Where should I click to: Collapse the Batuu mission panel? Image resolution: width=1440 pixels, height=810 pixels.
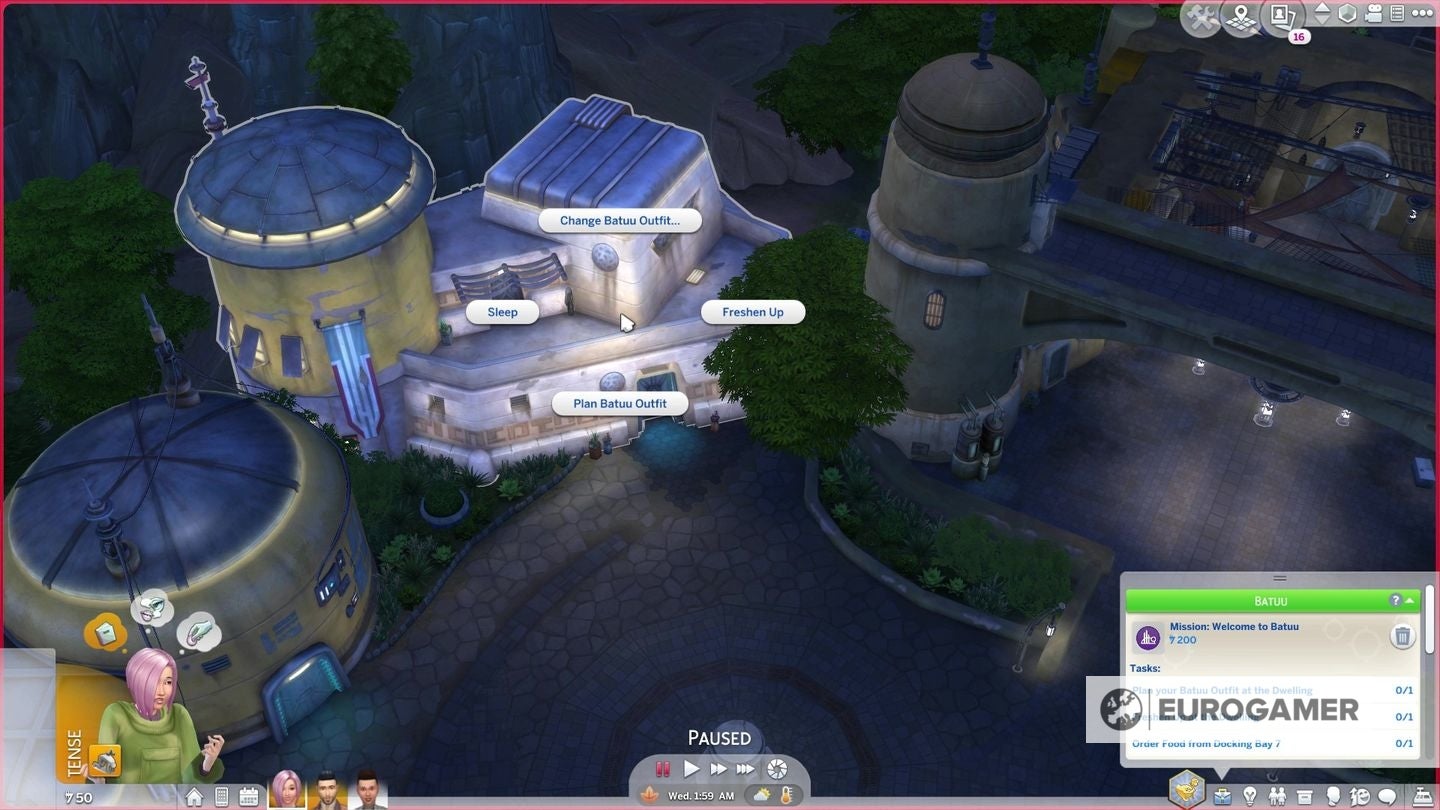pos(1409,600)
